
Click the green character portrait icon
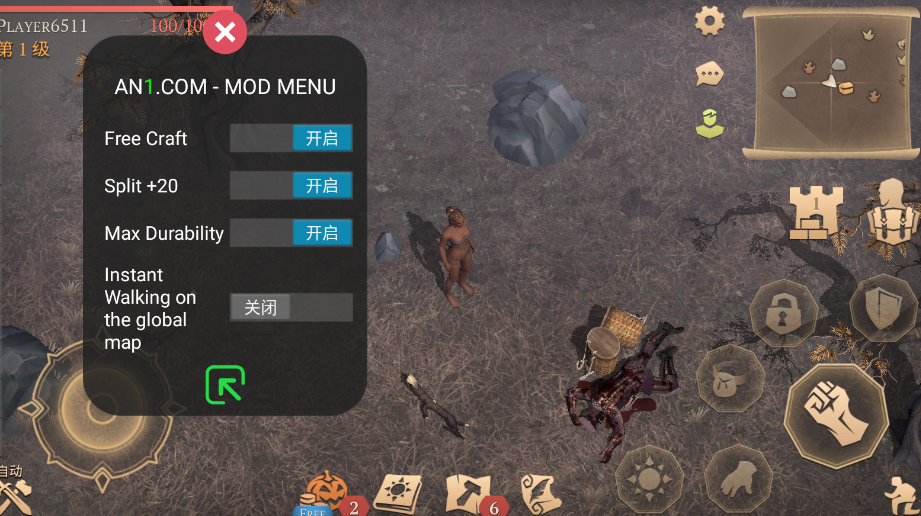coord(709,123)
